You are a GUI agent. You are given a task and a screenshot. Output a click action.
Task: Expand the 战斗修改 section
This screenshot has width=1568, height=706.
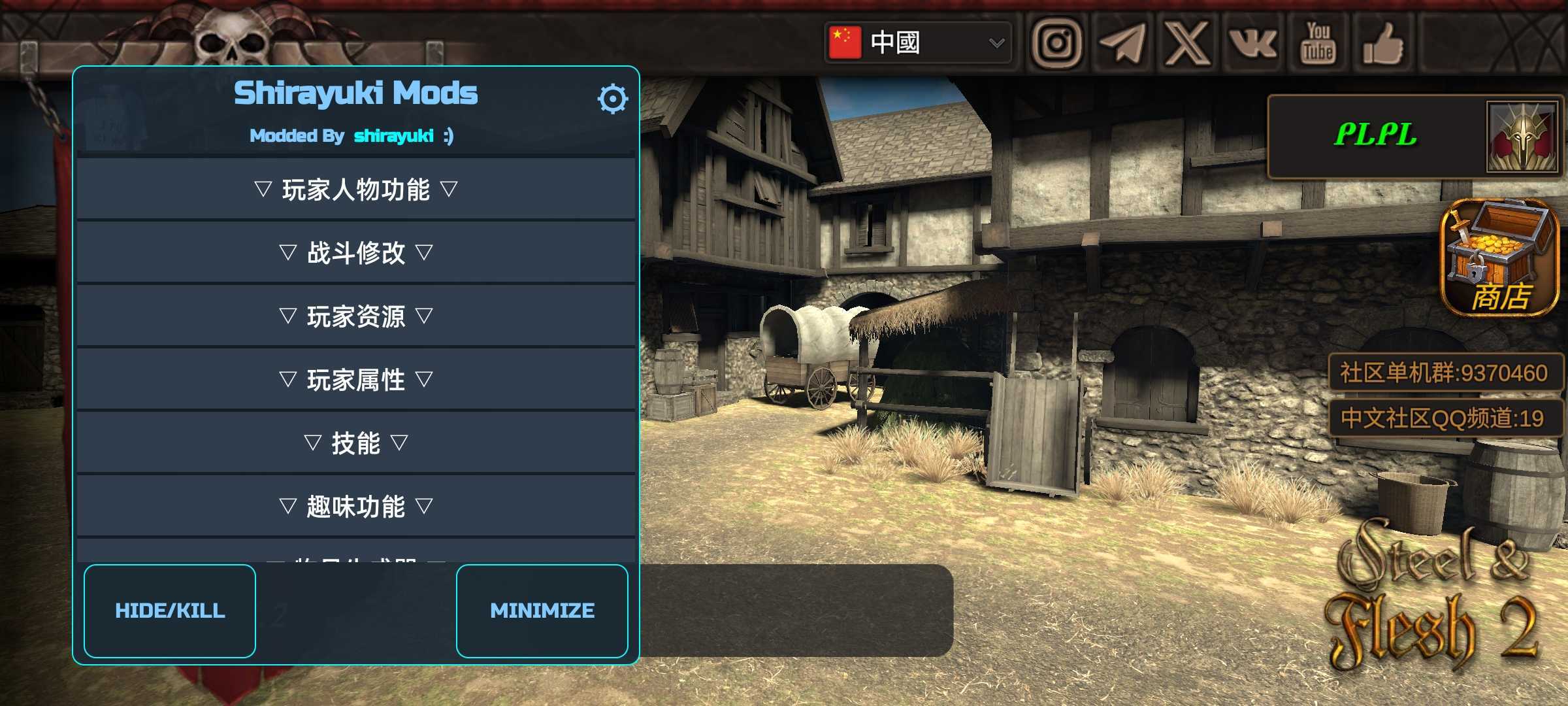(356, 252)
